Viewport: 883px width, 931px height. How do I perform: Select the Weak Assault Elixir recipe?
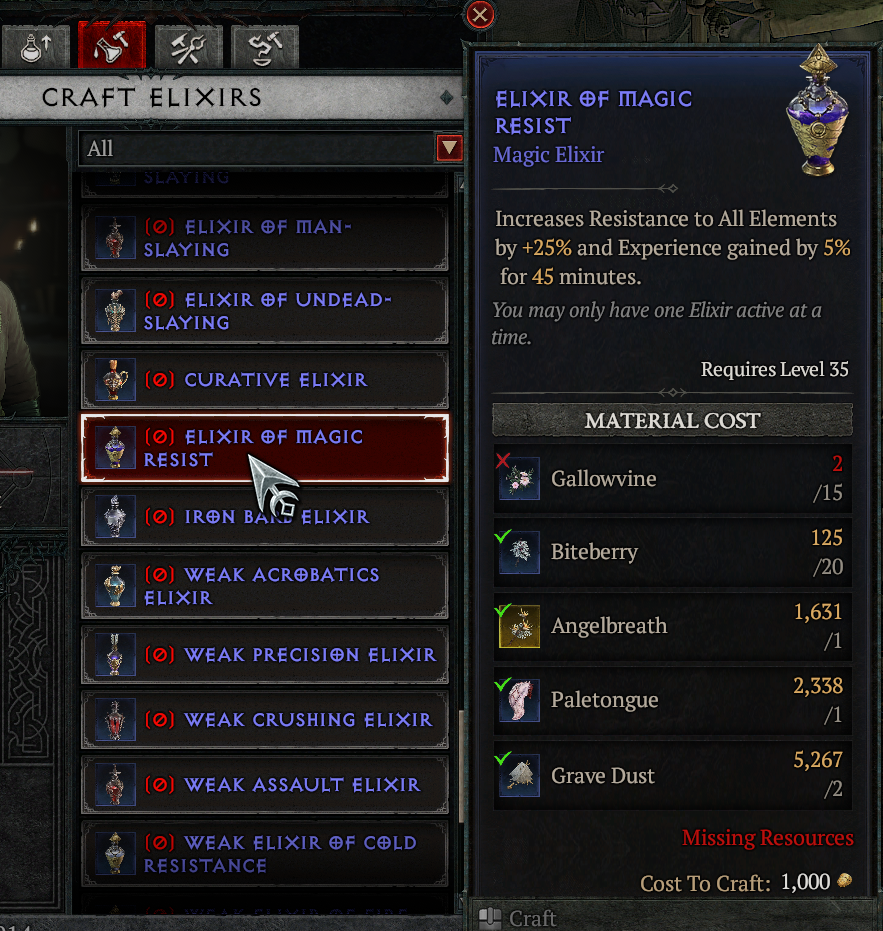264,785
